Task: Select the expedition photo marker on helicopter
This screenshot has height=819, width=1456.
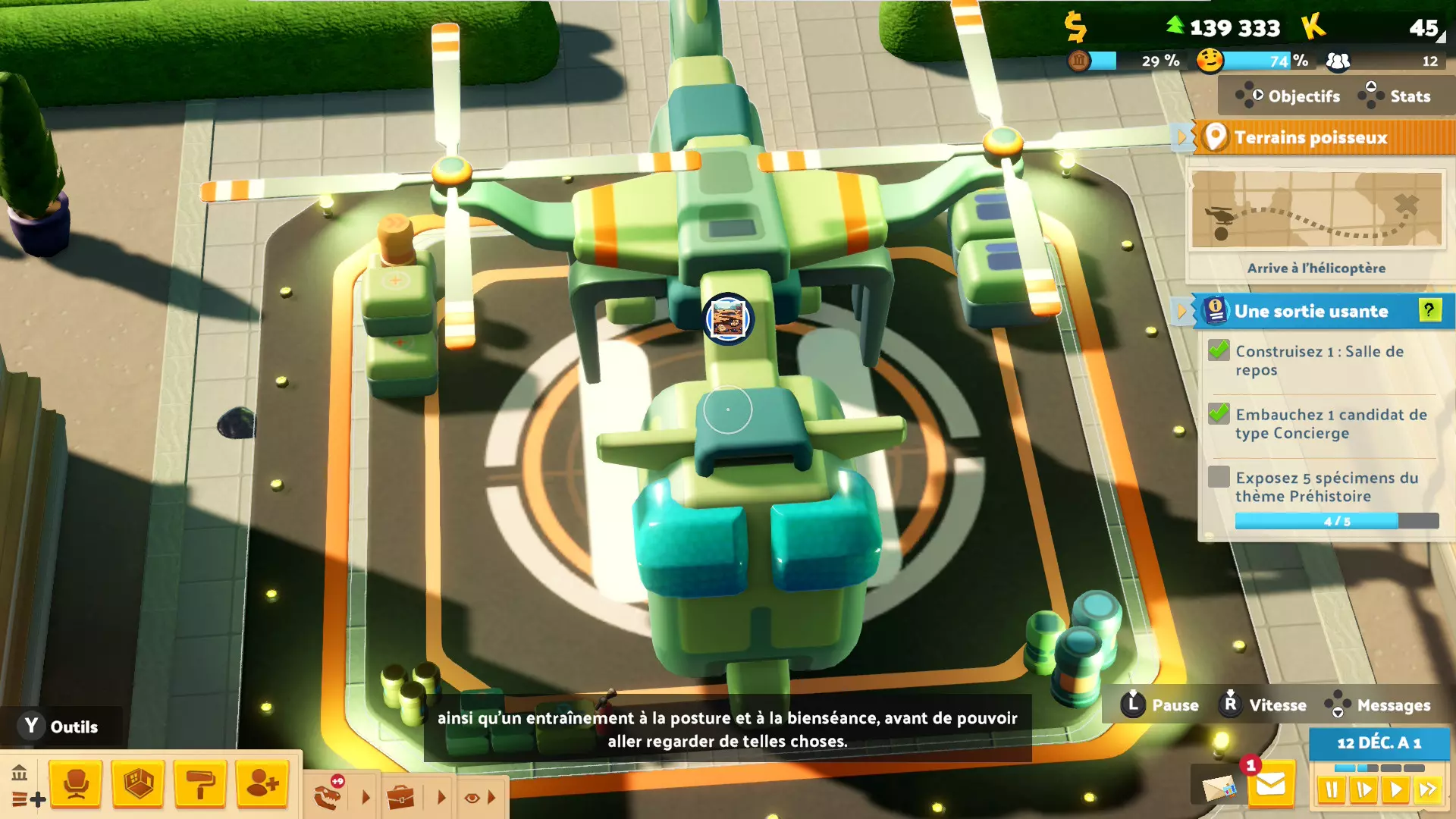Action: tap(728, 318)
